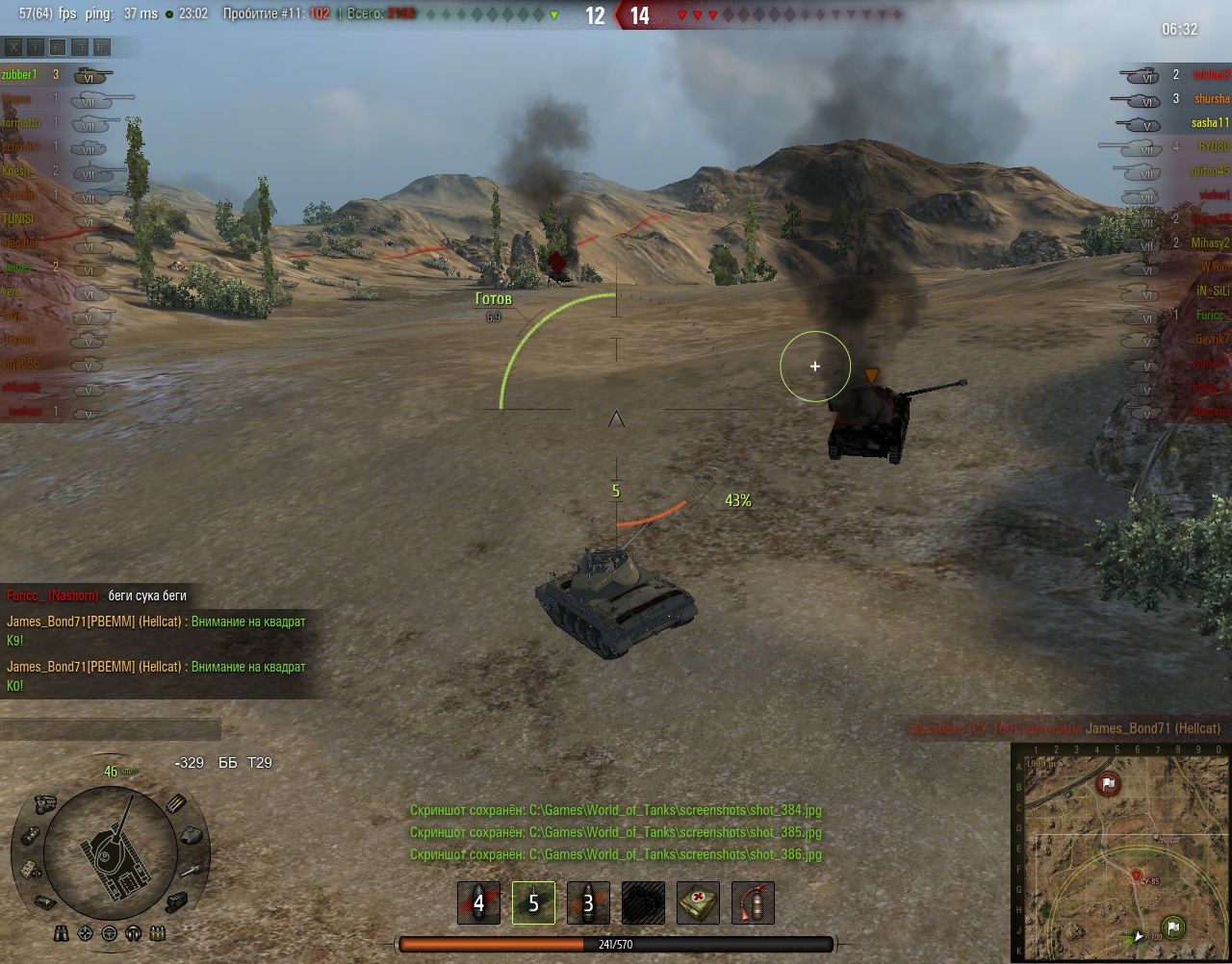
Task: Activate the fire extinguisher consumable
Action: (753, 902)
